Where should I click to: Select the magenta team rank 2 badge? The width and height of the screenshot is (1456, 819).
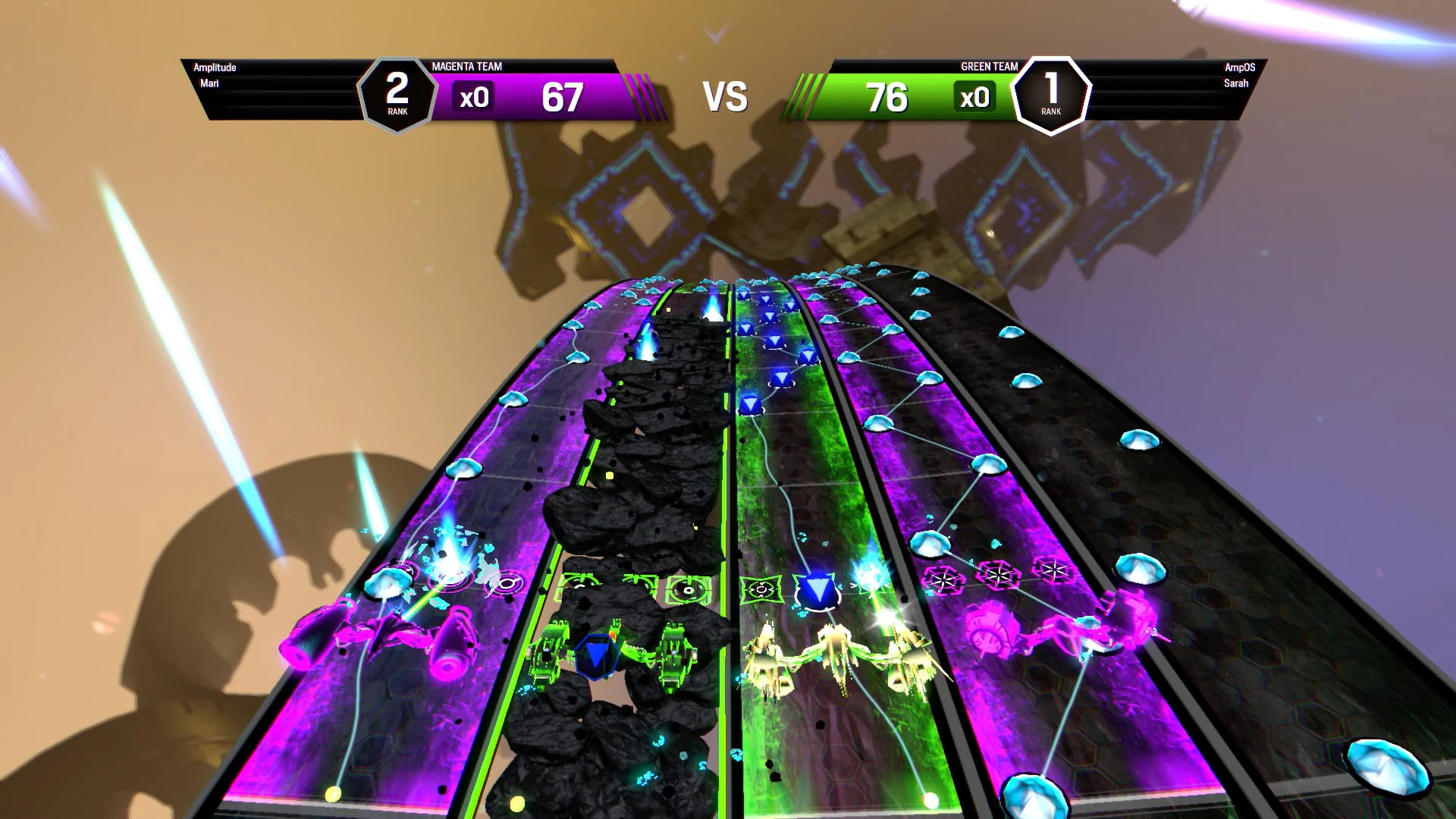[x=397, y=93]
